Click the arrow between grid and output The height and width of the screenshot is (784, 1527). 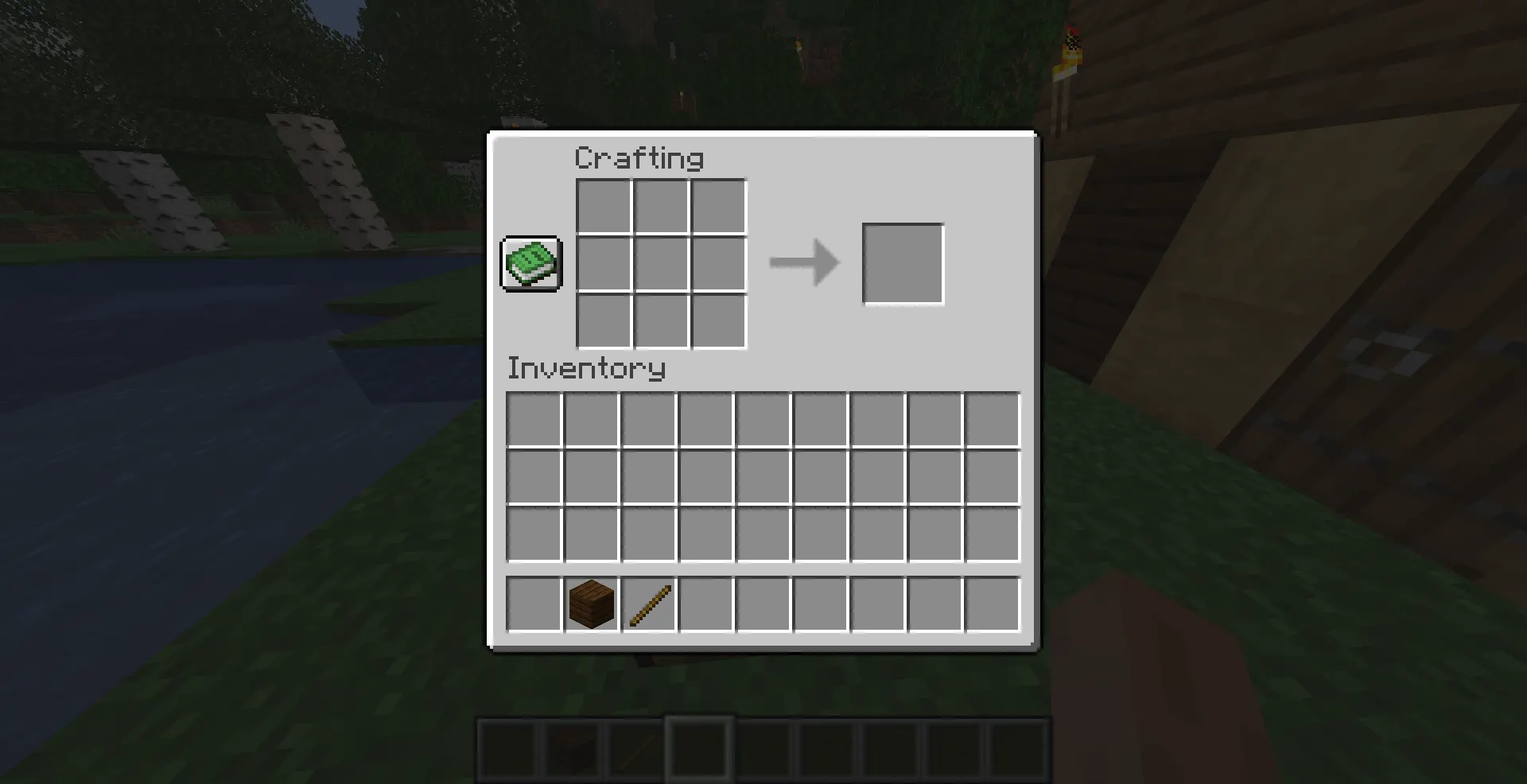click(803, 262)
